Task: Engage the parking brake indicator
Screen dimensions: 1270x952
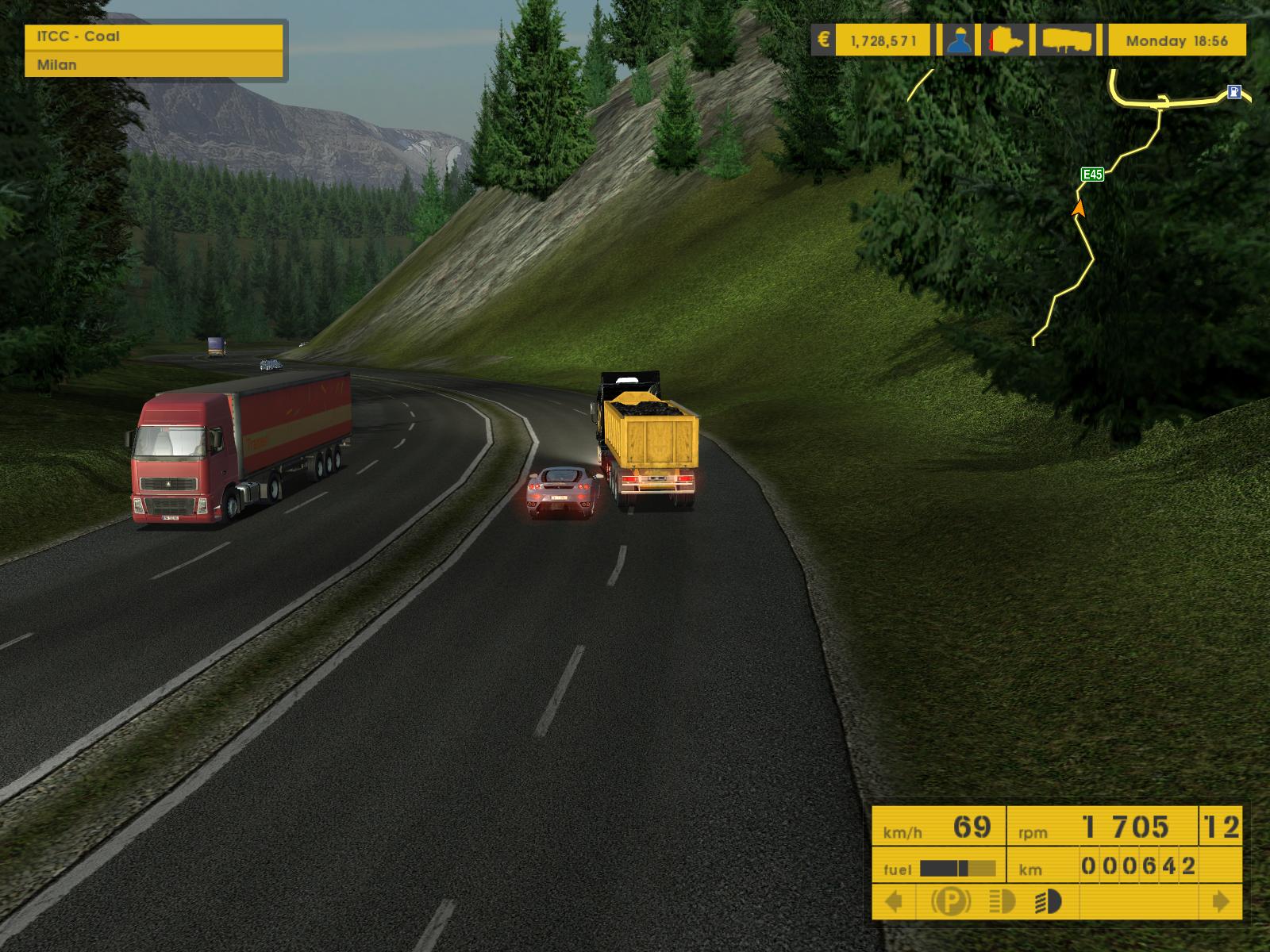Action: coord(951,902)
